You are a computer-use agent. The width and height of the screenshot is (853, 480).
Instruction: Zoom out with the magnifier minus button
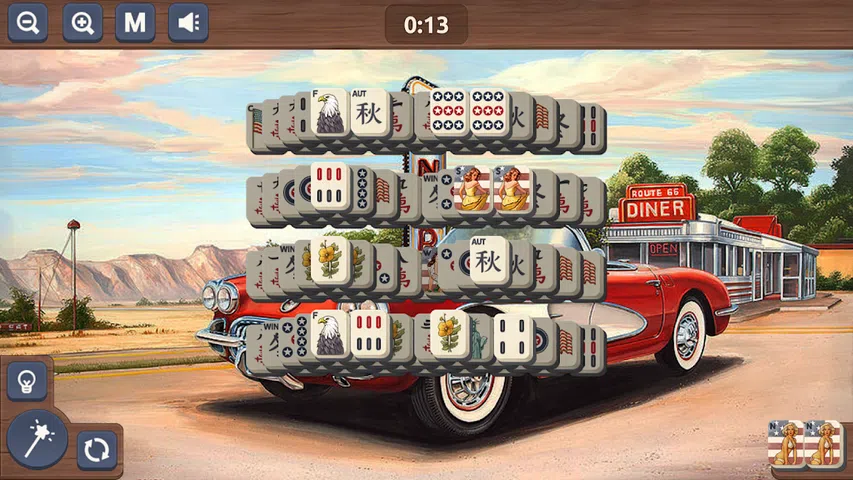tap(27, 22)
